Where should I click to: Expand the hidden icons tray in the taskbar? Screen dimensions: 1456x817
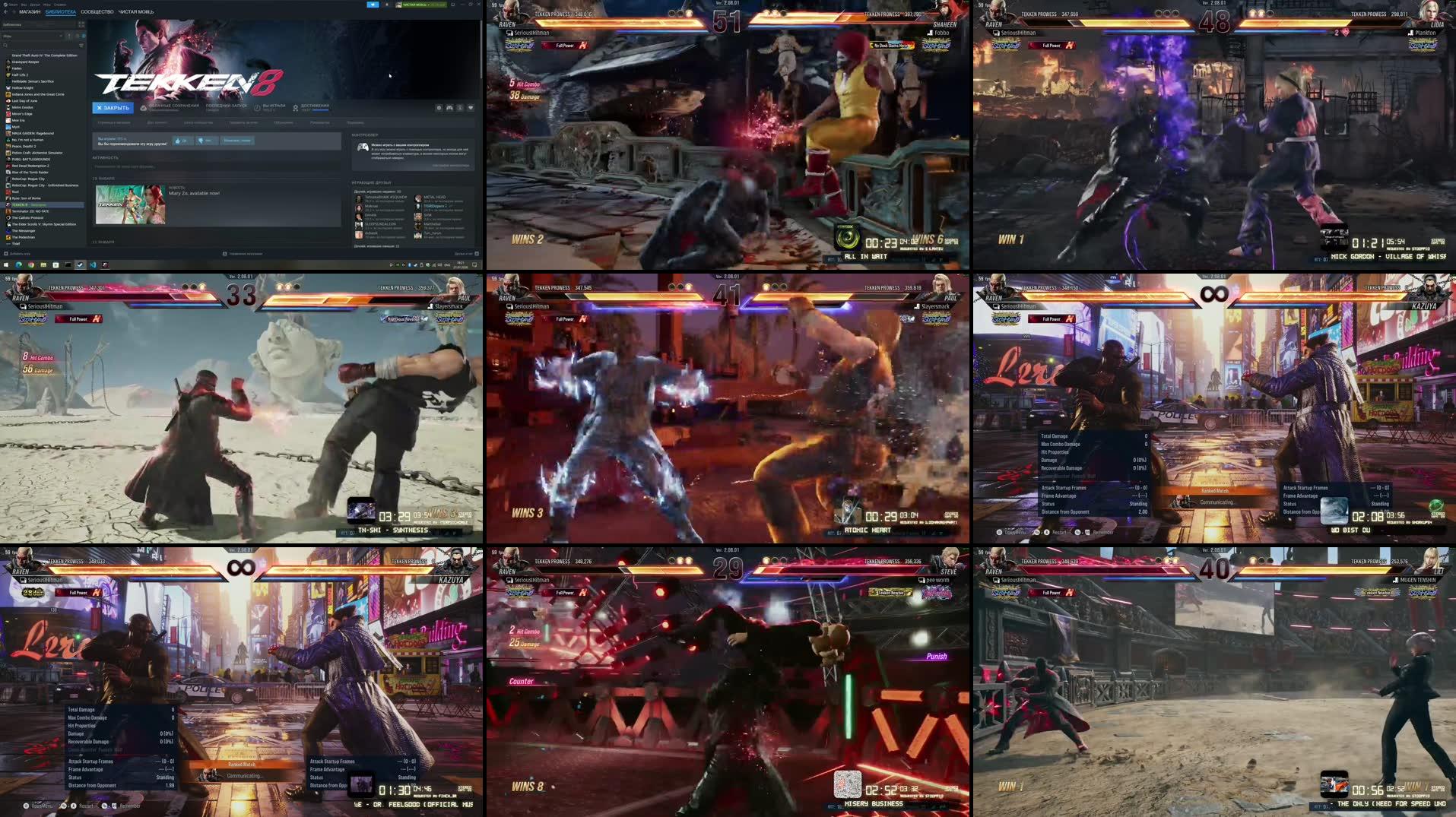[391, 264]
